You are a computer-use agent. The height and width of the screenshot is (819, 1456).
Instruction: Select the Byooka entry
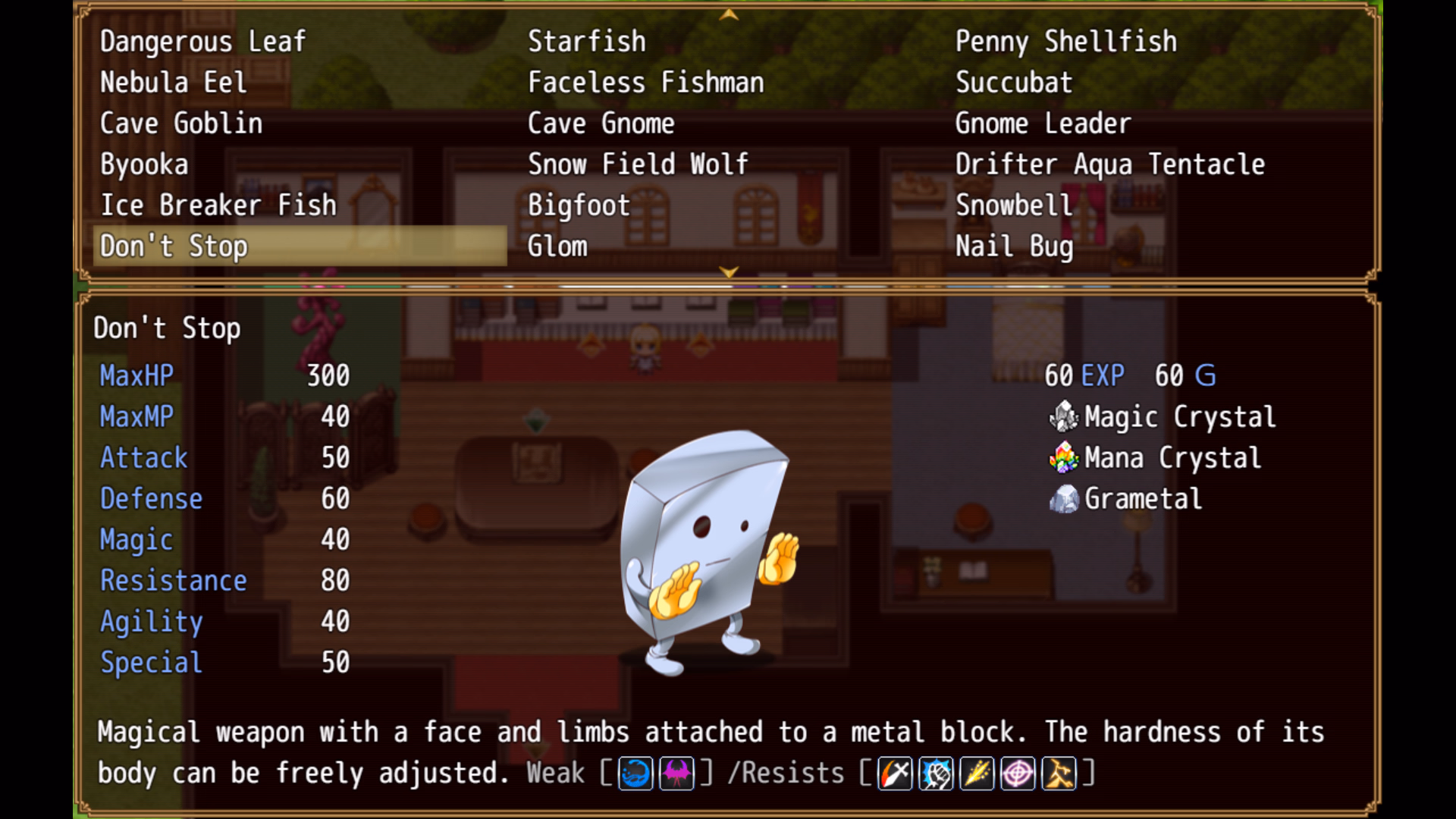pos(144,165)
